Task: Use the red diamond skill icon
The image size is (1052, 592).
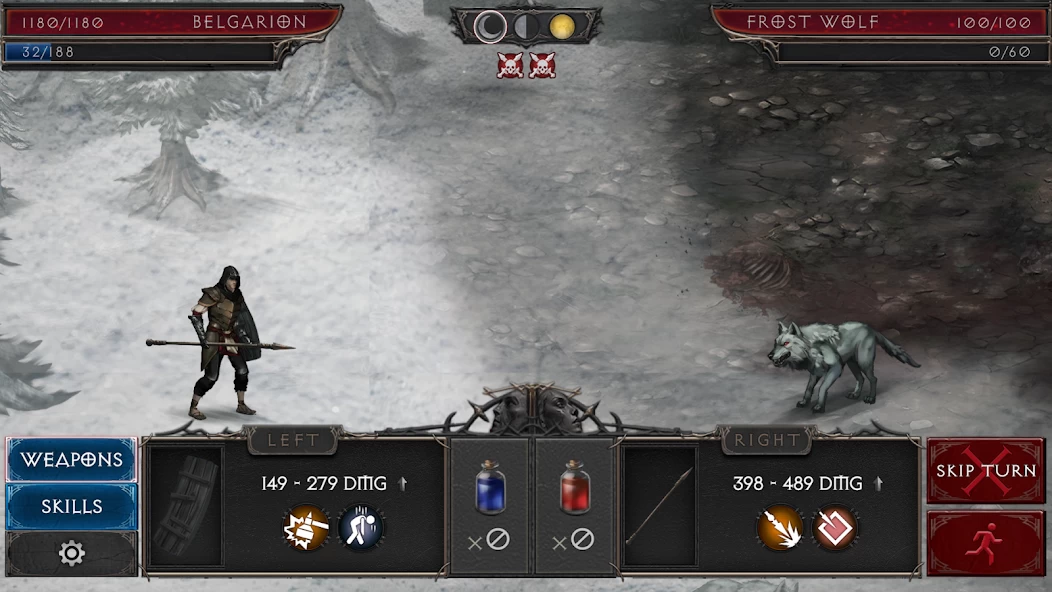Action: click(x=835, y=527)
